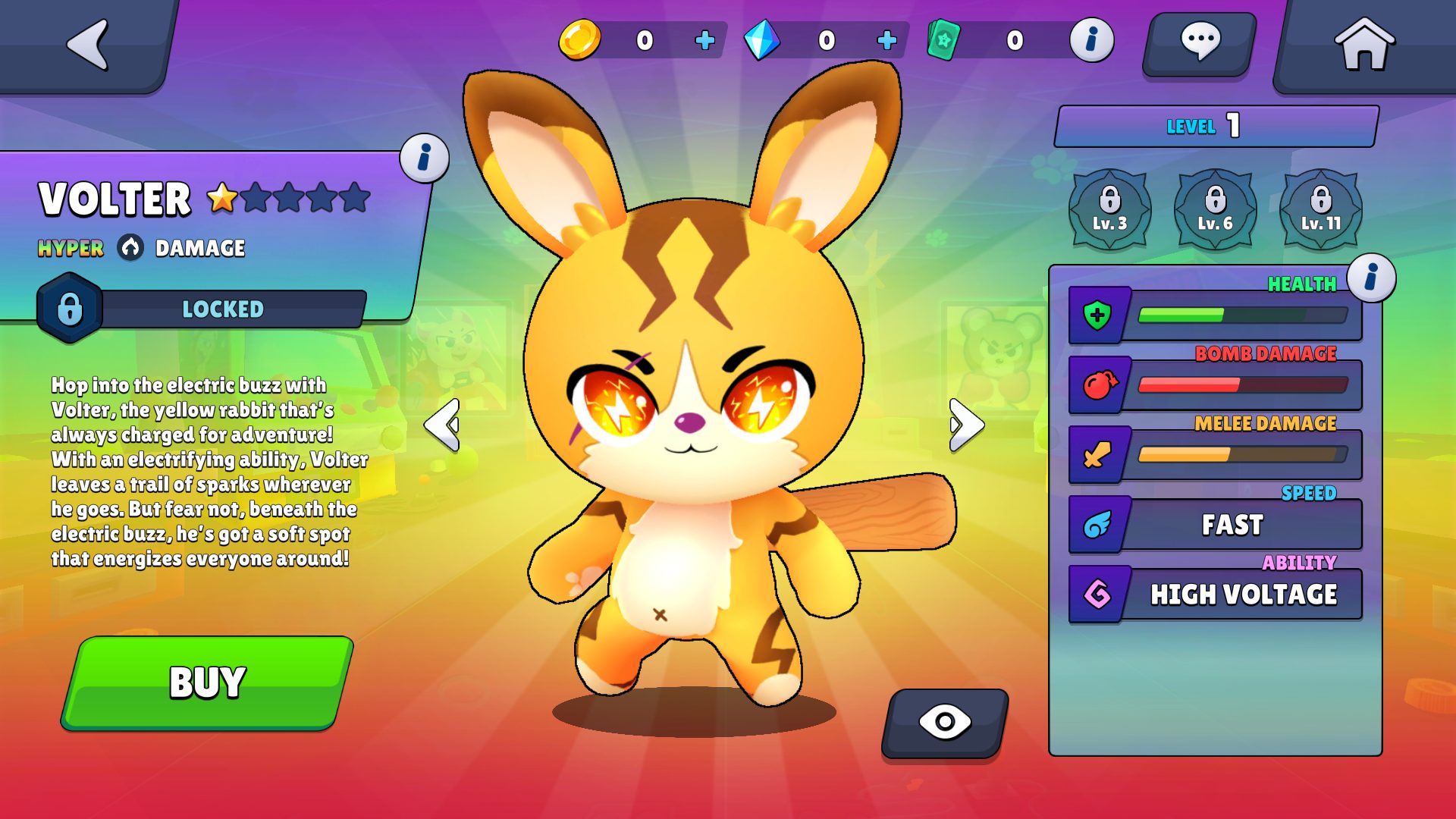Toggle the eye preview button
Image resolution: width=1456 pixels, height=819 pixels.
tap(945, 722)
